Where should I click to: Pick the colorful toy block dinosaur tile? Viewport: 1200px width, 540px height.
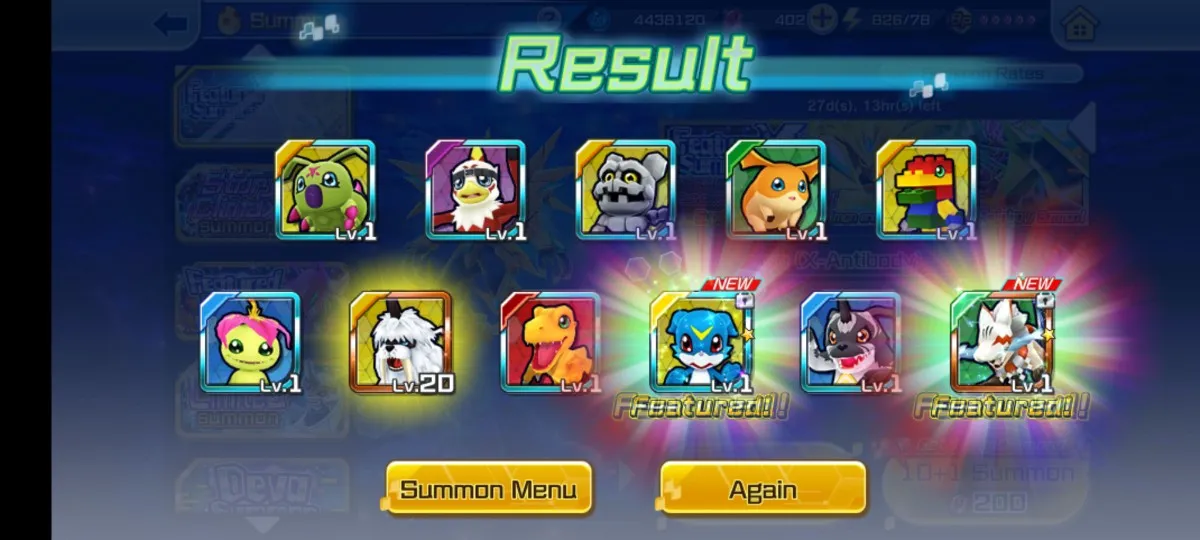[926, 190]
